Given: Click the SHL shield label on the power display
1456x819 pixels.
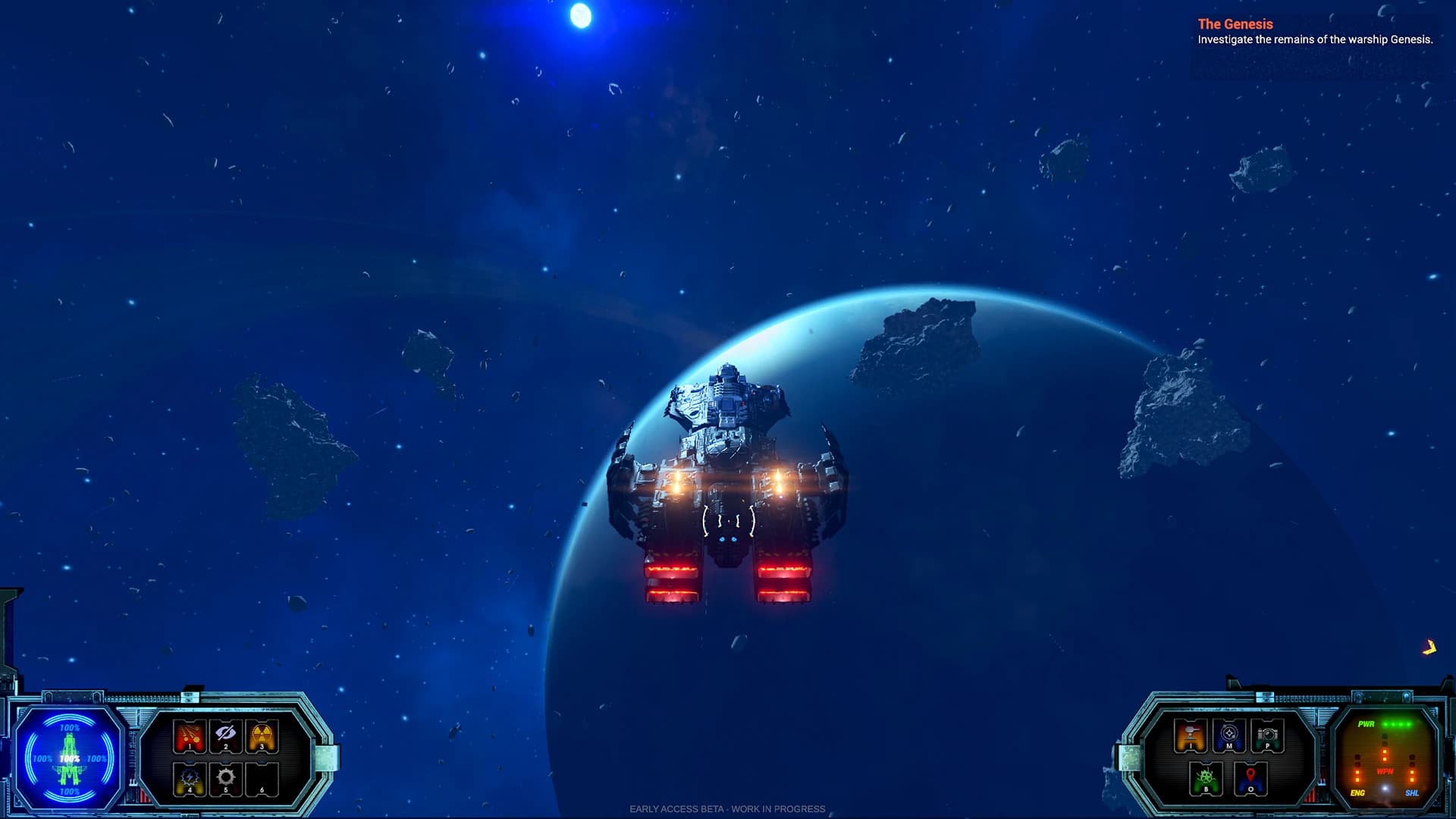Looking at the screenshot, I should [1413, 792].
